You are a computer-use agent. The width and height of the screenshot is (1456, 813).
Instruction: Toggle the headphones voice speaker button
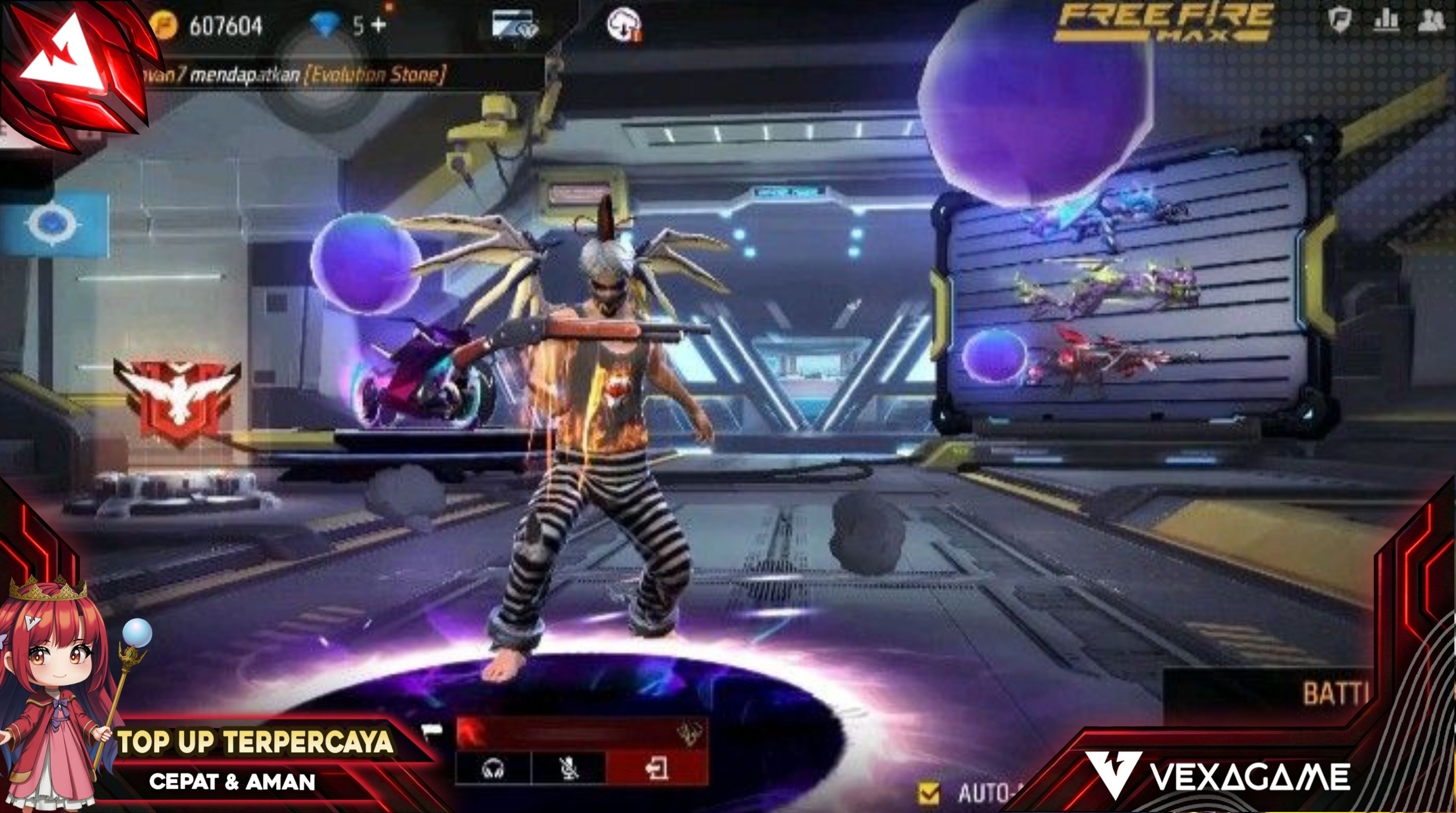pos(493,769)
